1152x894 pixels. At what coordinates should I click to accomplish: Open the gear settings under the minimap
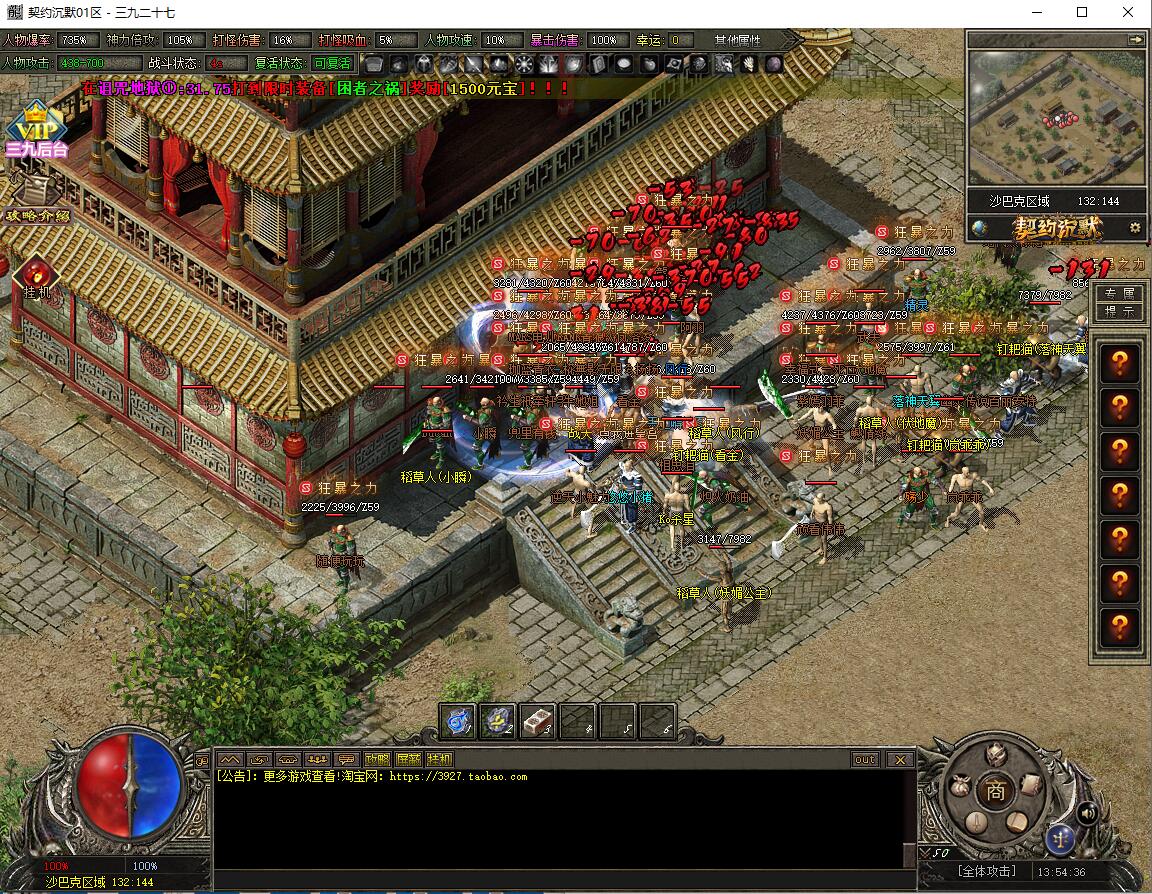(x=1135, y=227)
